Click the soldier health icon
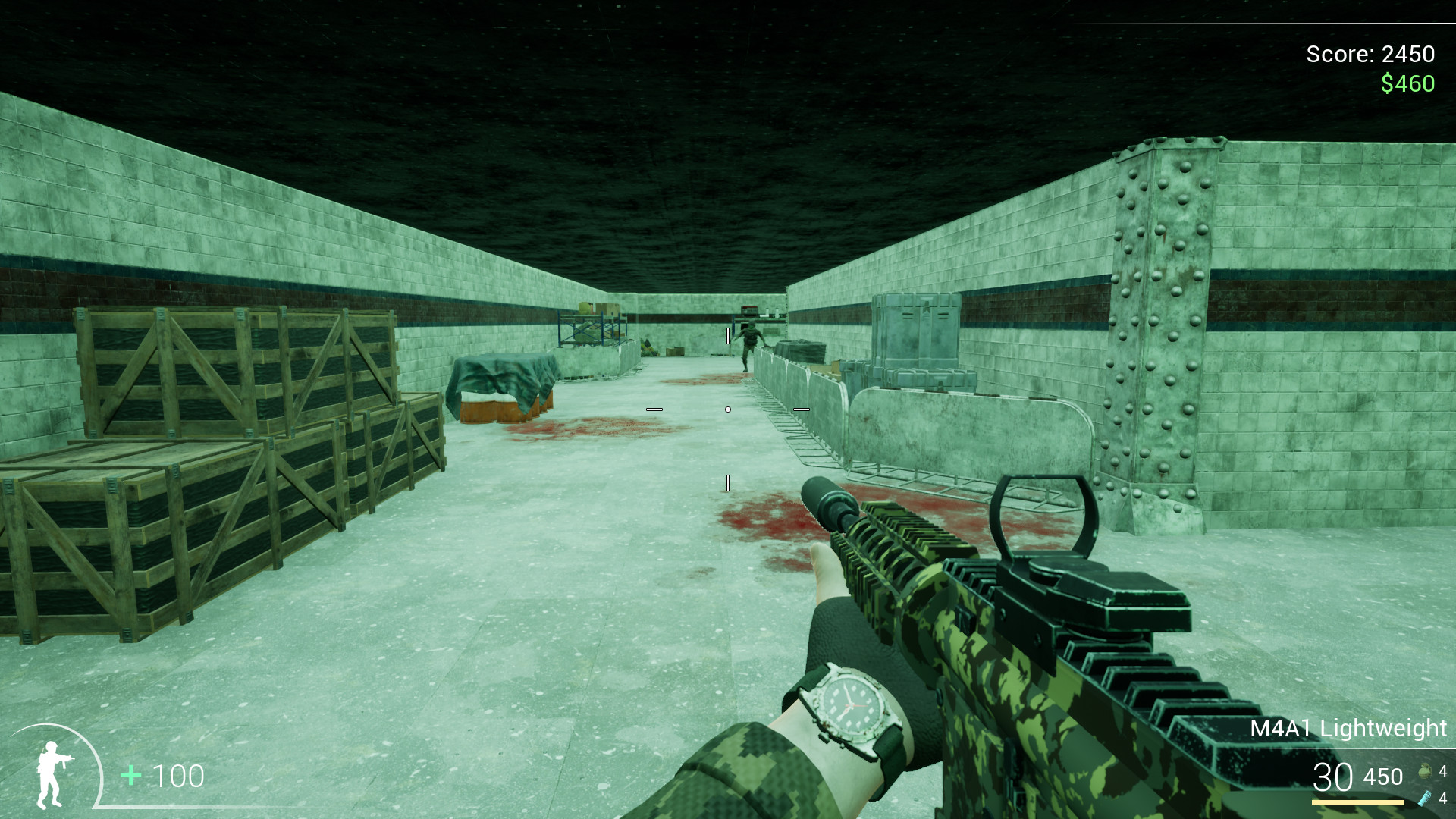This screenshot has width=1456, height=819. pyautogui.click(x=49, y=775)
